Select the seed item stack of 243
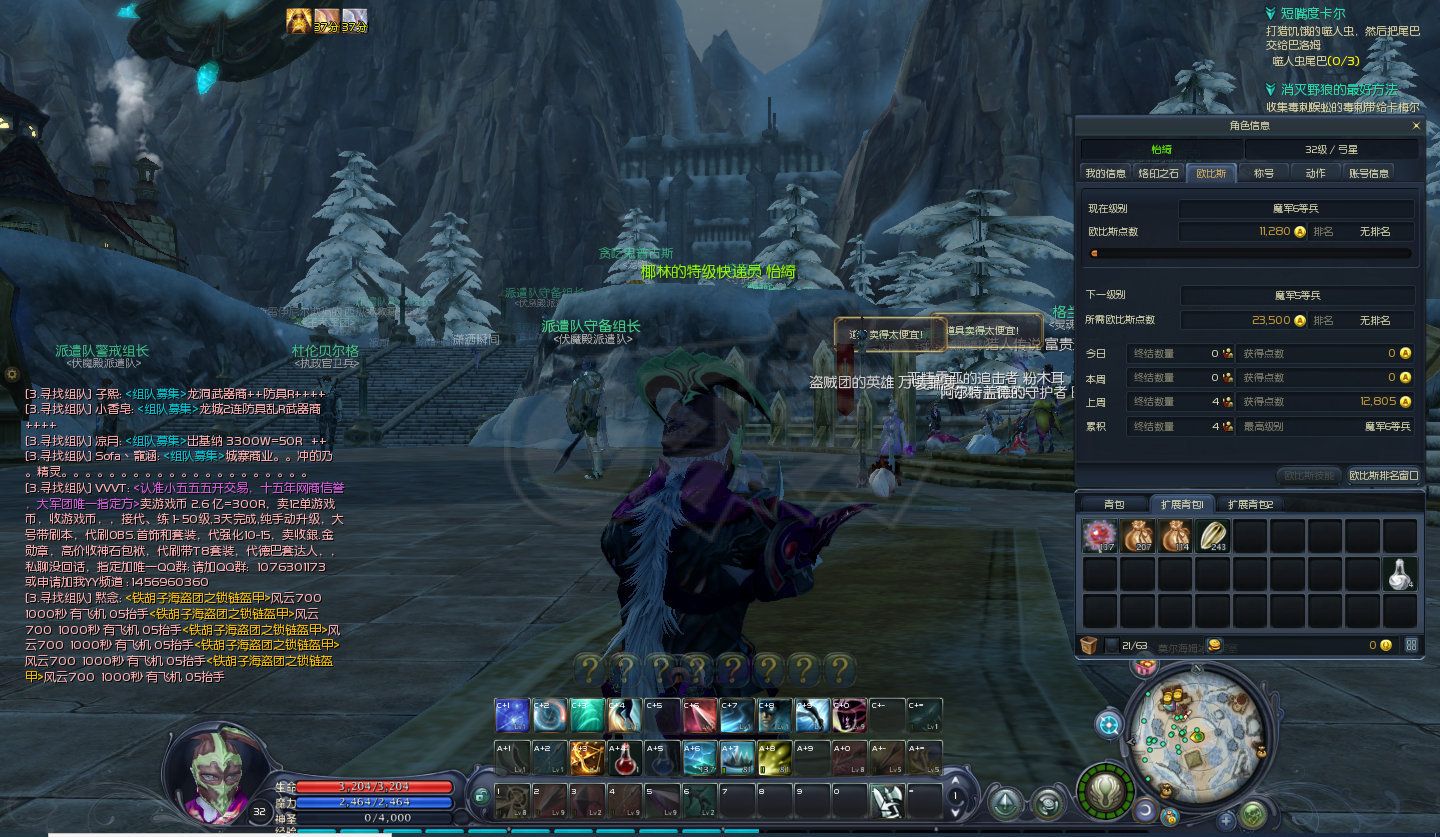 pos(1213,536)
